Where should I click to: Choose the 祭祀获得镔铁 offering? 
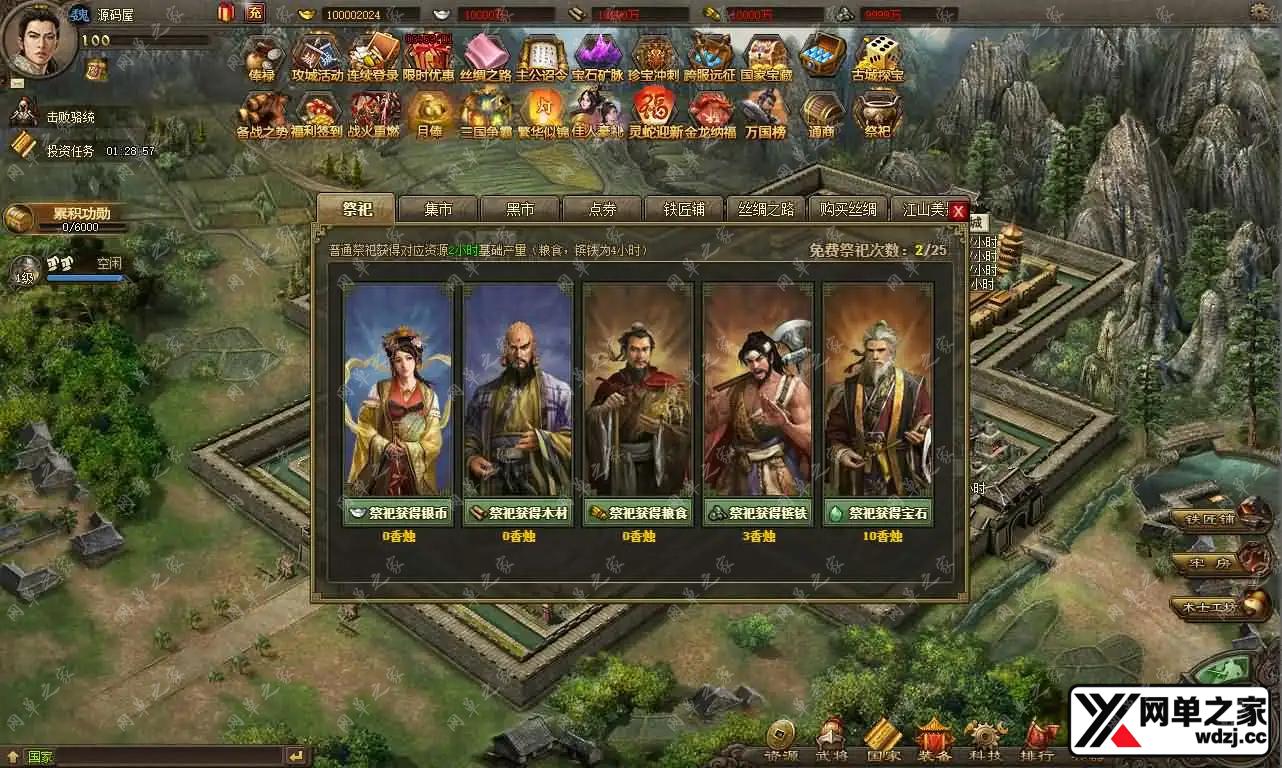pyautogui.click(x=758, y=513)
